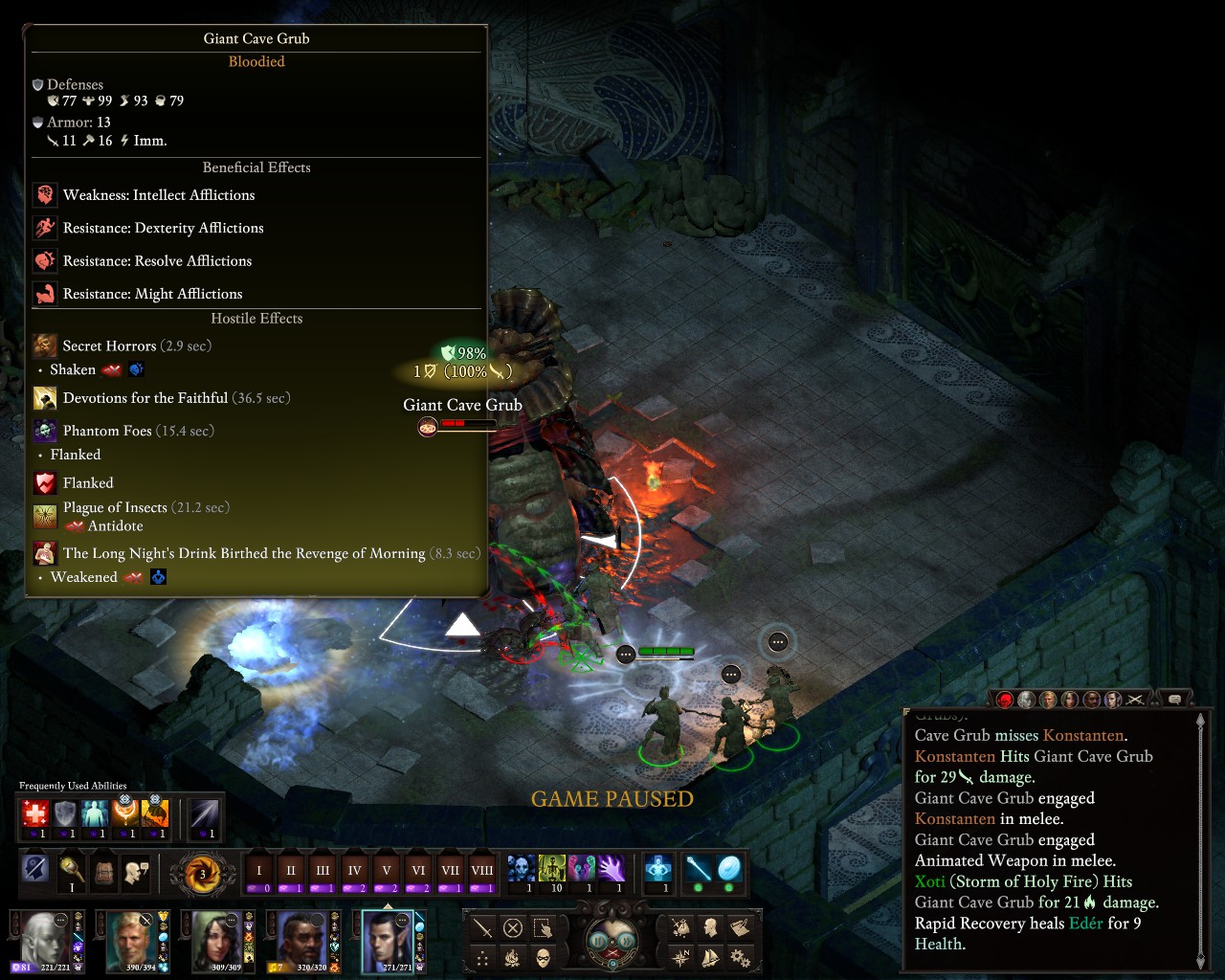Toggle stealth mode with the masked face

click(544, 958)
